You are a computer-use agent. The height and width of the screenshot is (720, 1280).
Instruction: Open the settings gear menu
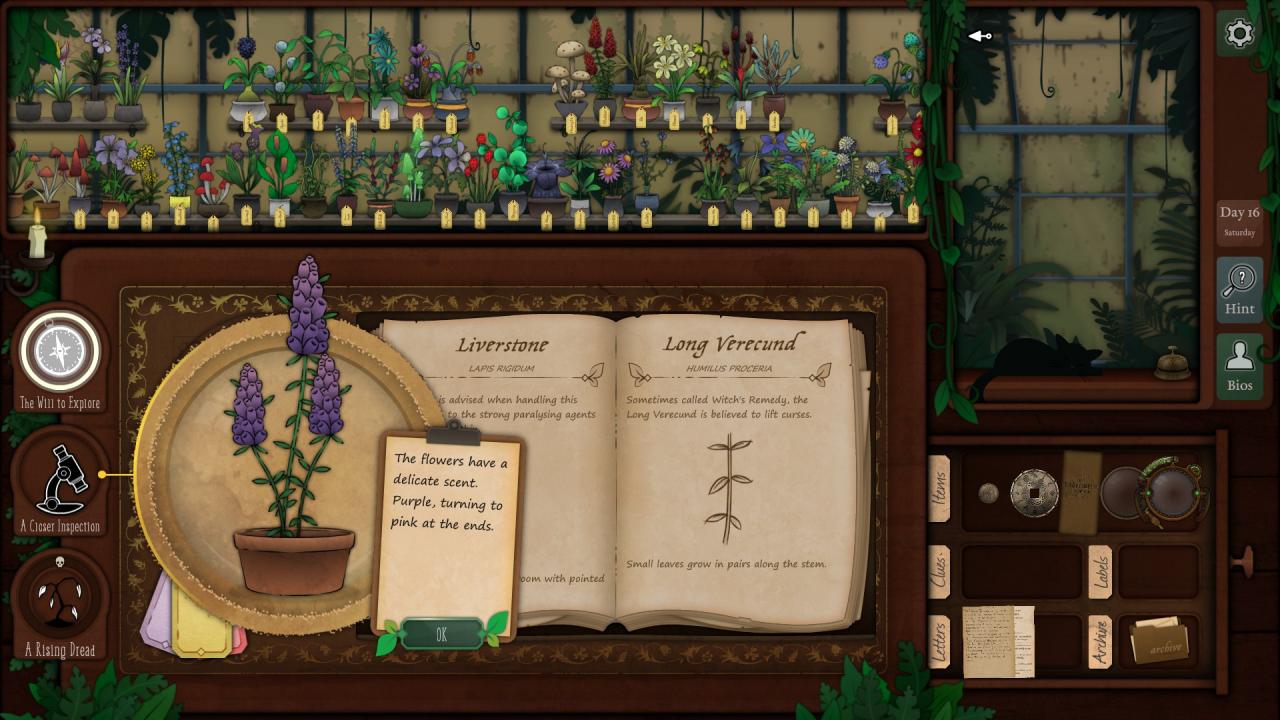point(1239,34)
